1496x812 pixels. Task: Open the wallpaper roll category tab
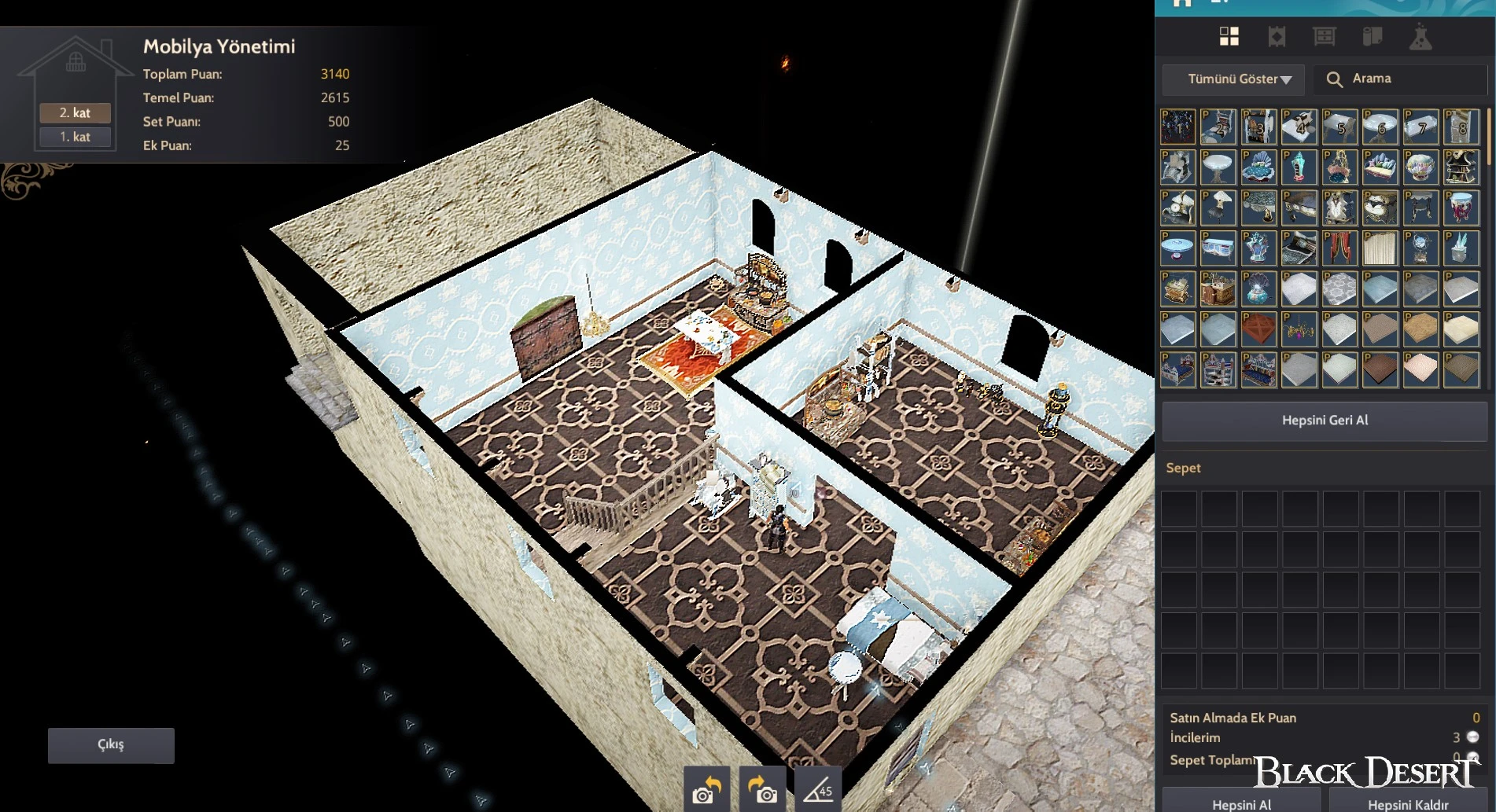click(1373, 37)
